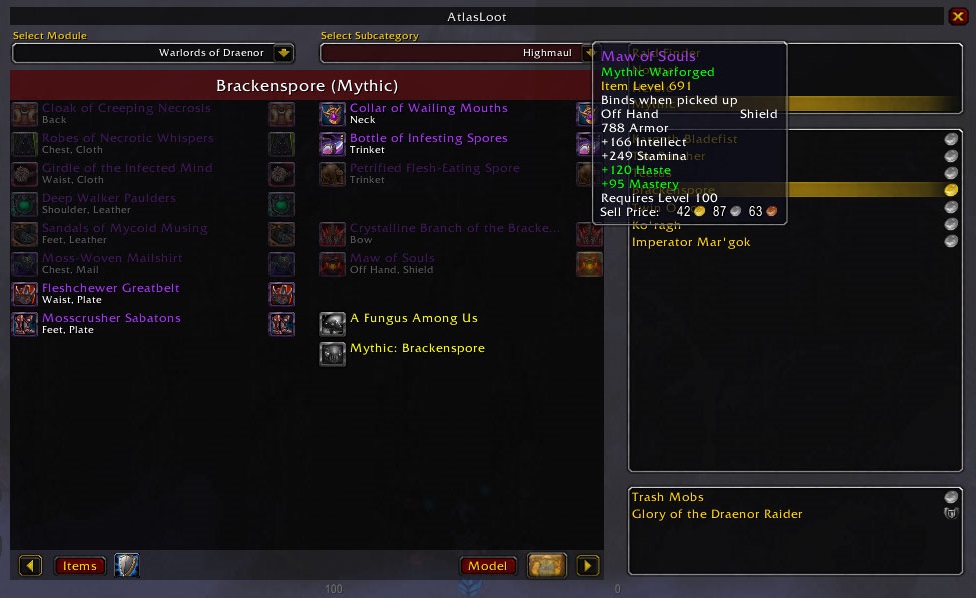Select Collar of Wailing Mouths neck
This screenshot has width=976, height=598.
coord(428,109)
